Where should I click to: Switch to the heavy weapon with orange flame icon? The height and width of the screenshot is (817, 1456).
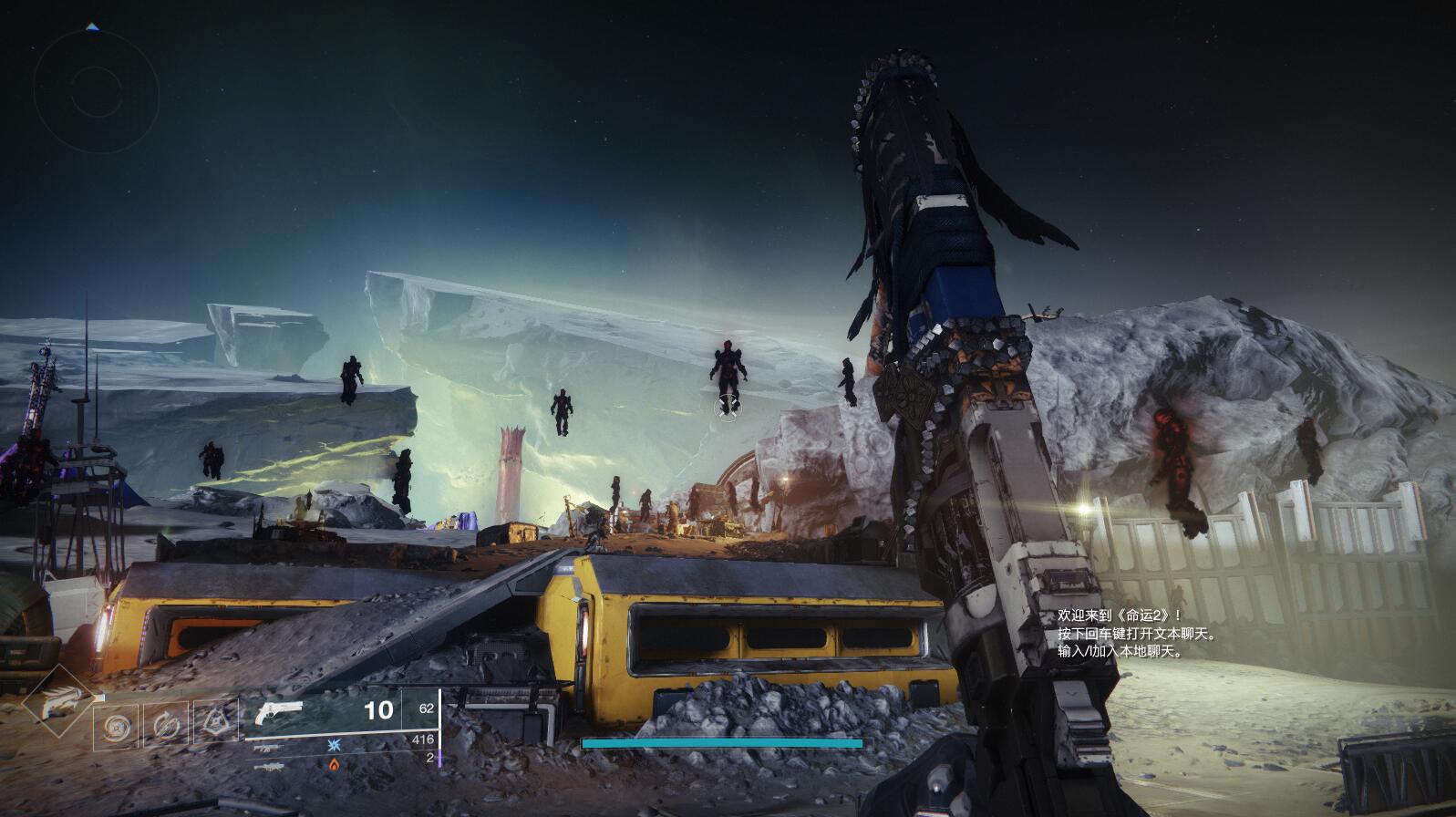pos(270,765)
